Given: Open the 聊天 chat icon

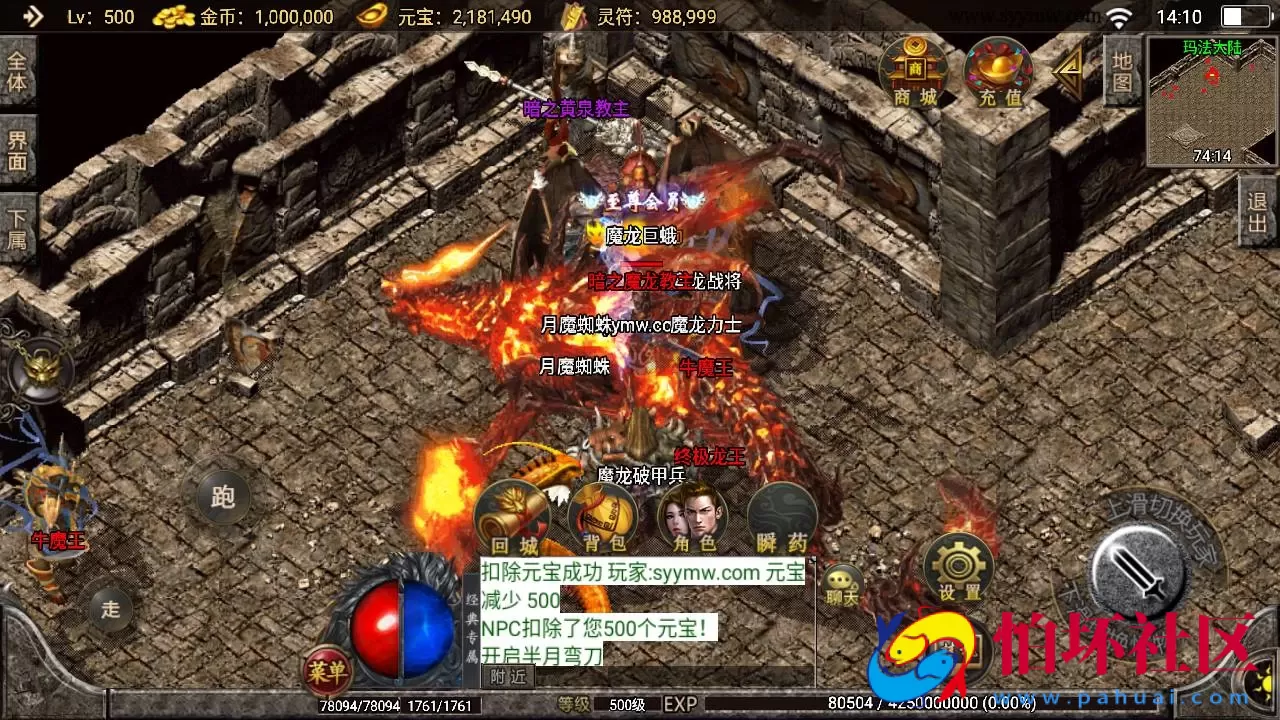Looking at the screenshot, I should coord(845,580).
